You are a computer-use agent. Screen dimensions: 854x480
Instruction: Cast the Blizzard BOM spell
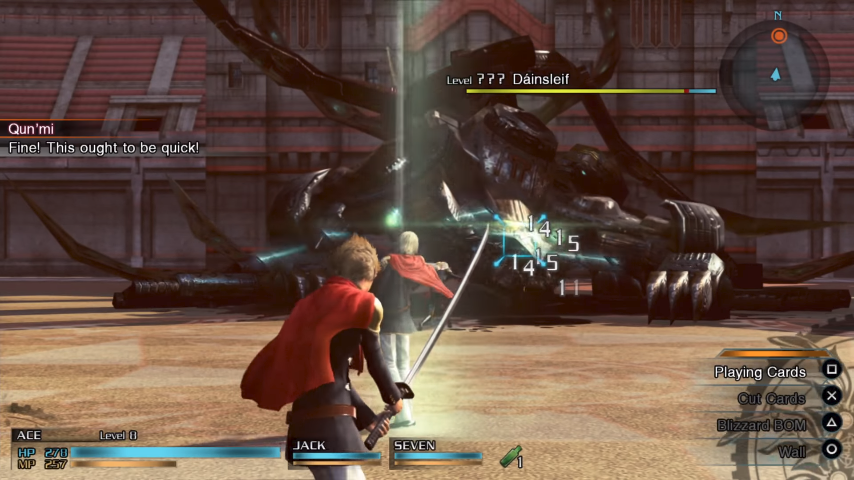[x=761, y=425]
